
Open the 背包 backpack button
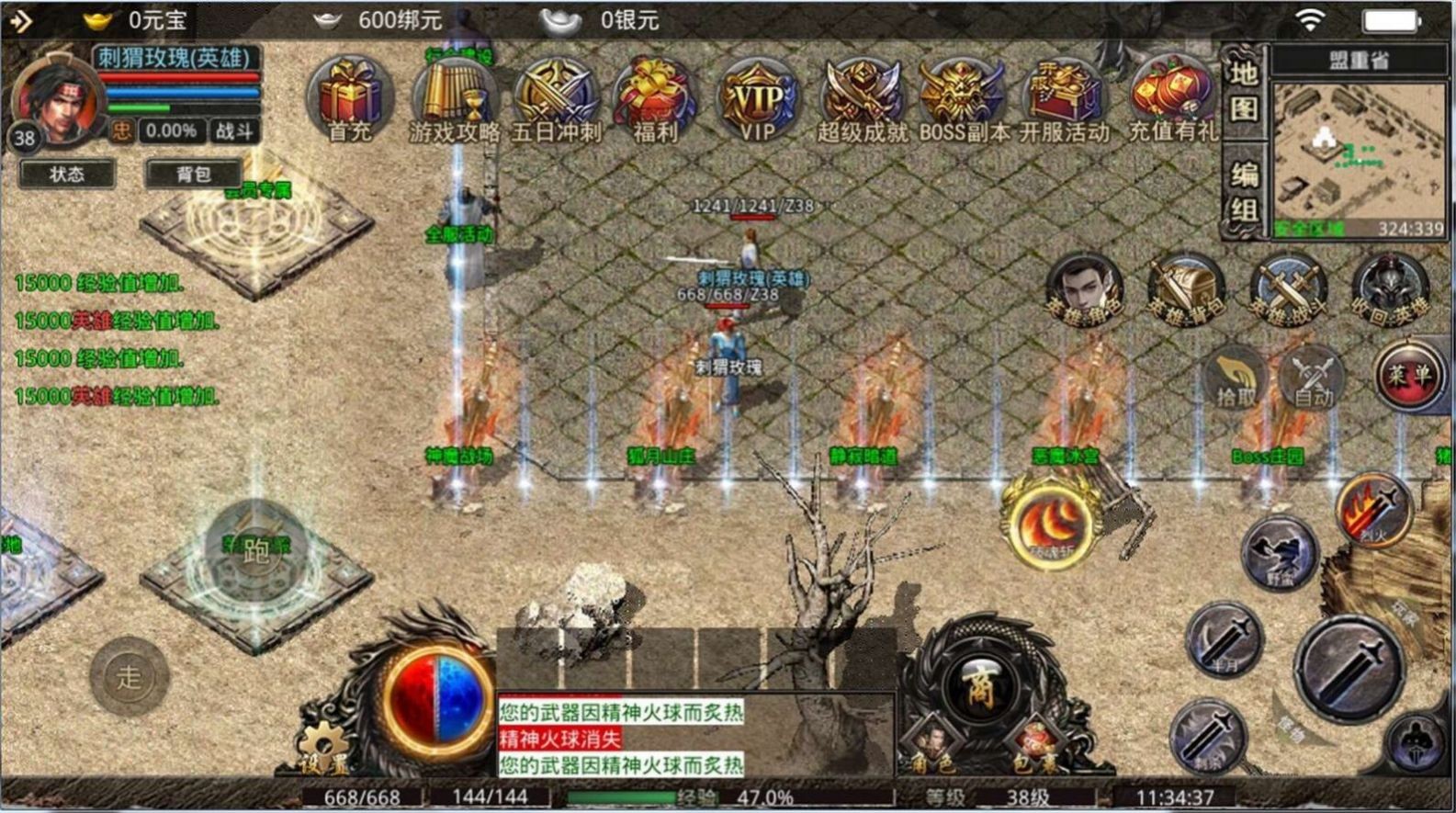point(194,174)
